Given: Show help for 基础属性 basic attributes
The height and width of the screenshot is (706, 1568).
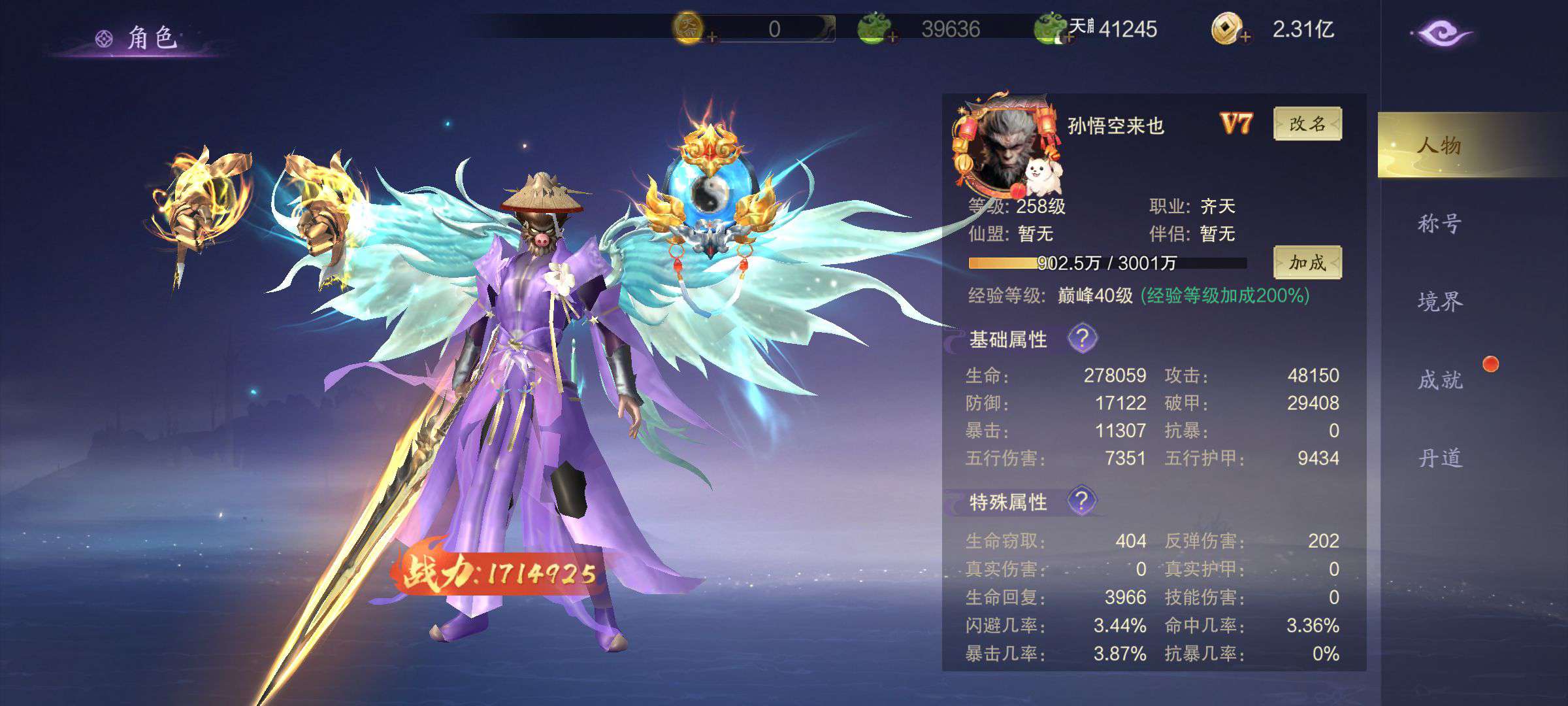Looking at the screenshot, I should (1082, 339).
